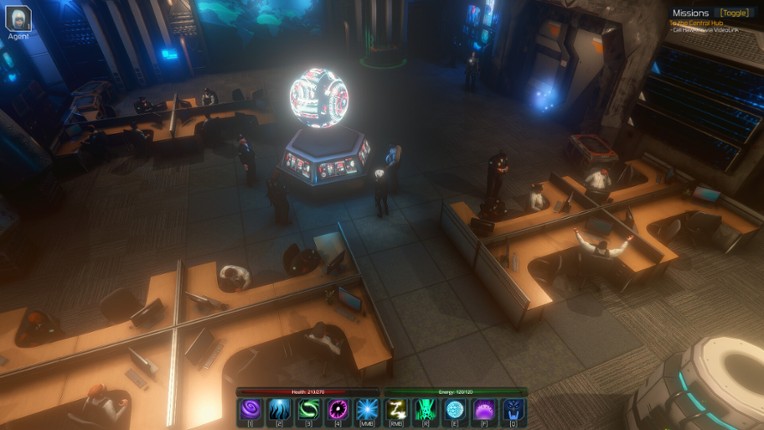
Task: Use the blue rising tendrils ability
Action: click(x=279, y=409)
